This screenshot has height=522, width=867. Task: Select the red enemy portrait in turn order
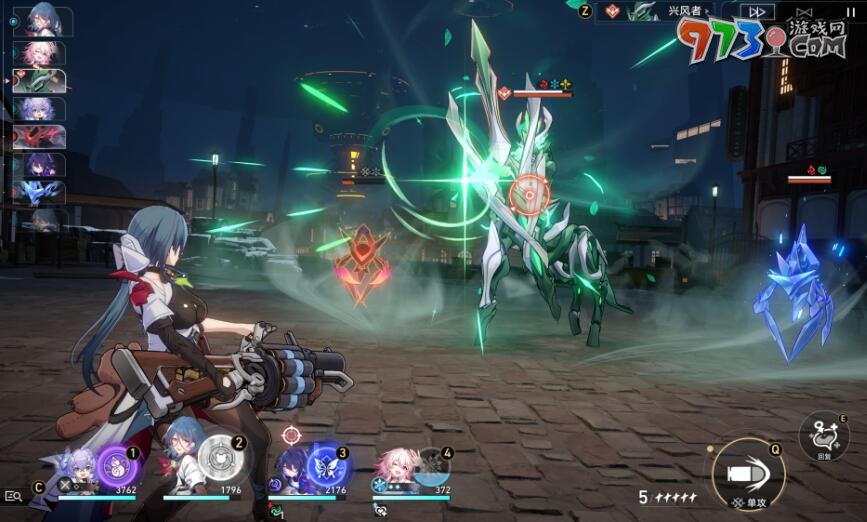click(40, 136)
